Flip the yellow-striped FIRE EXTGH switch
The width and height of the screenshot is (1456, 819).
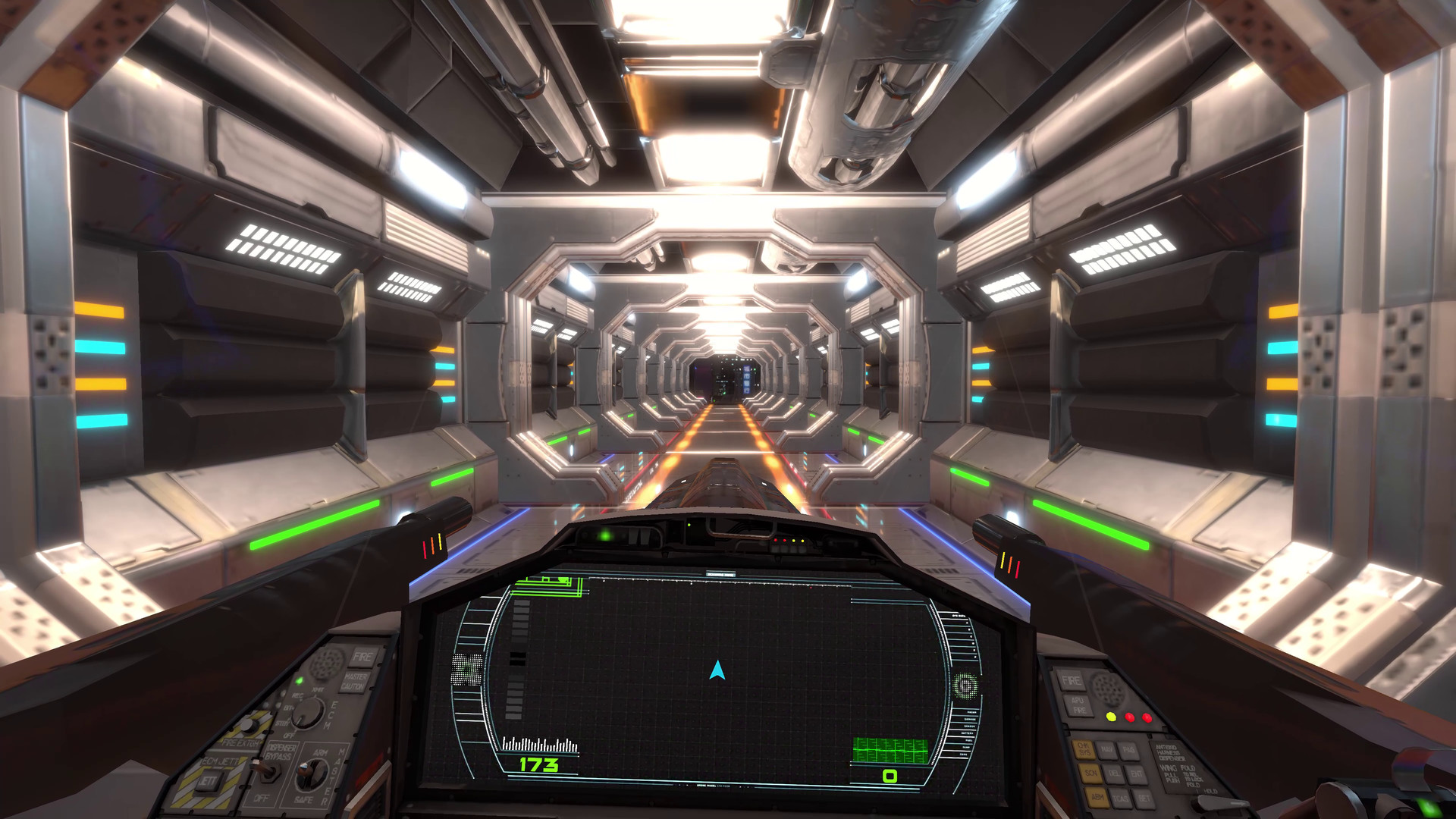point(248,725)
